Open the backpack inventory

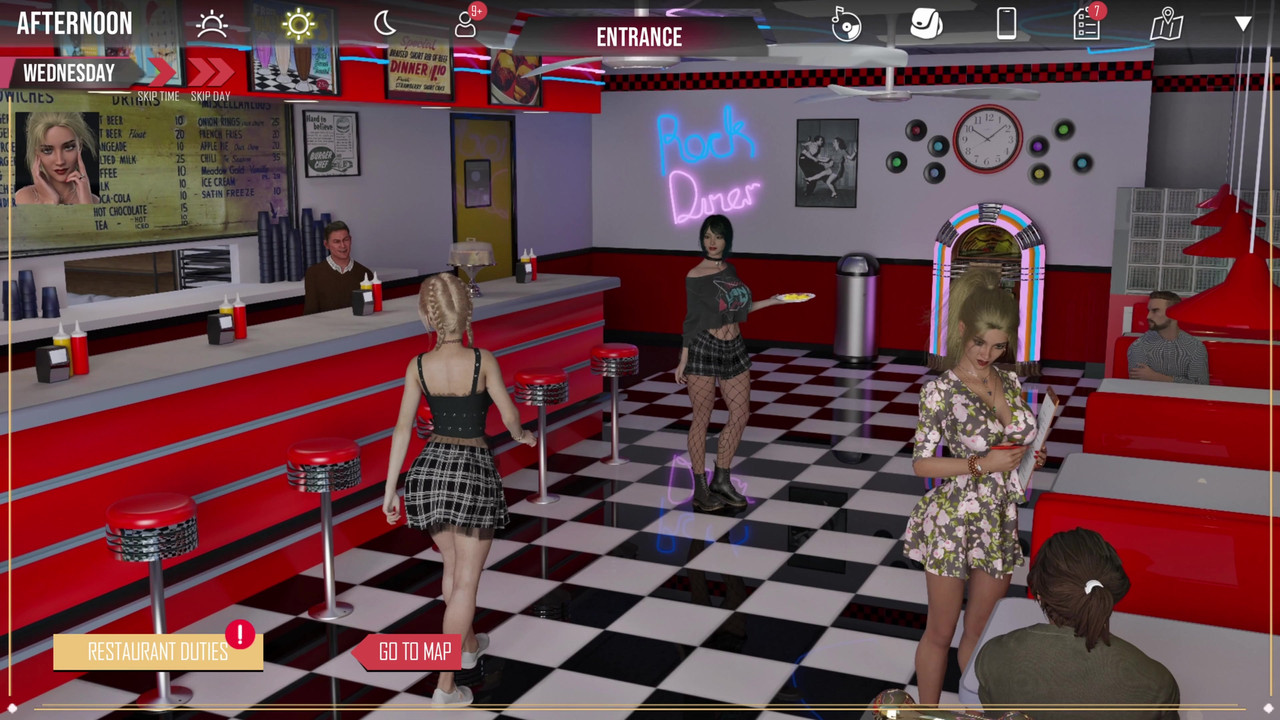926,23
